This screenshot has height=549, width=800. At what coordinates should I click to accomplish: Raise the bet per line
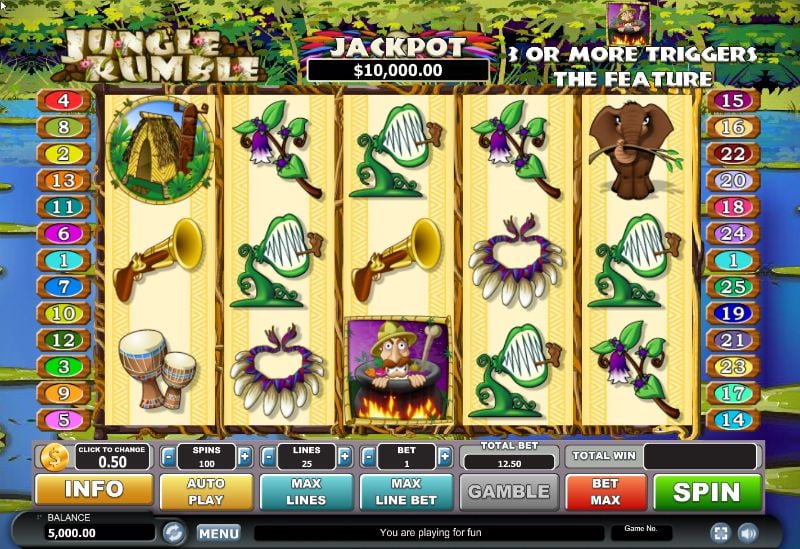tap(446, 457)
